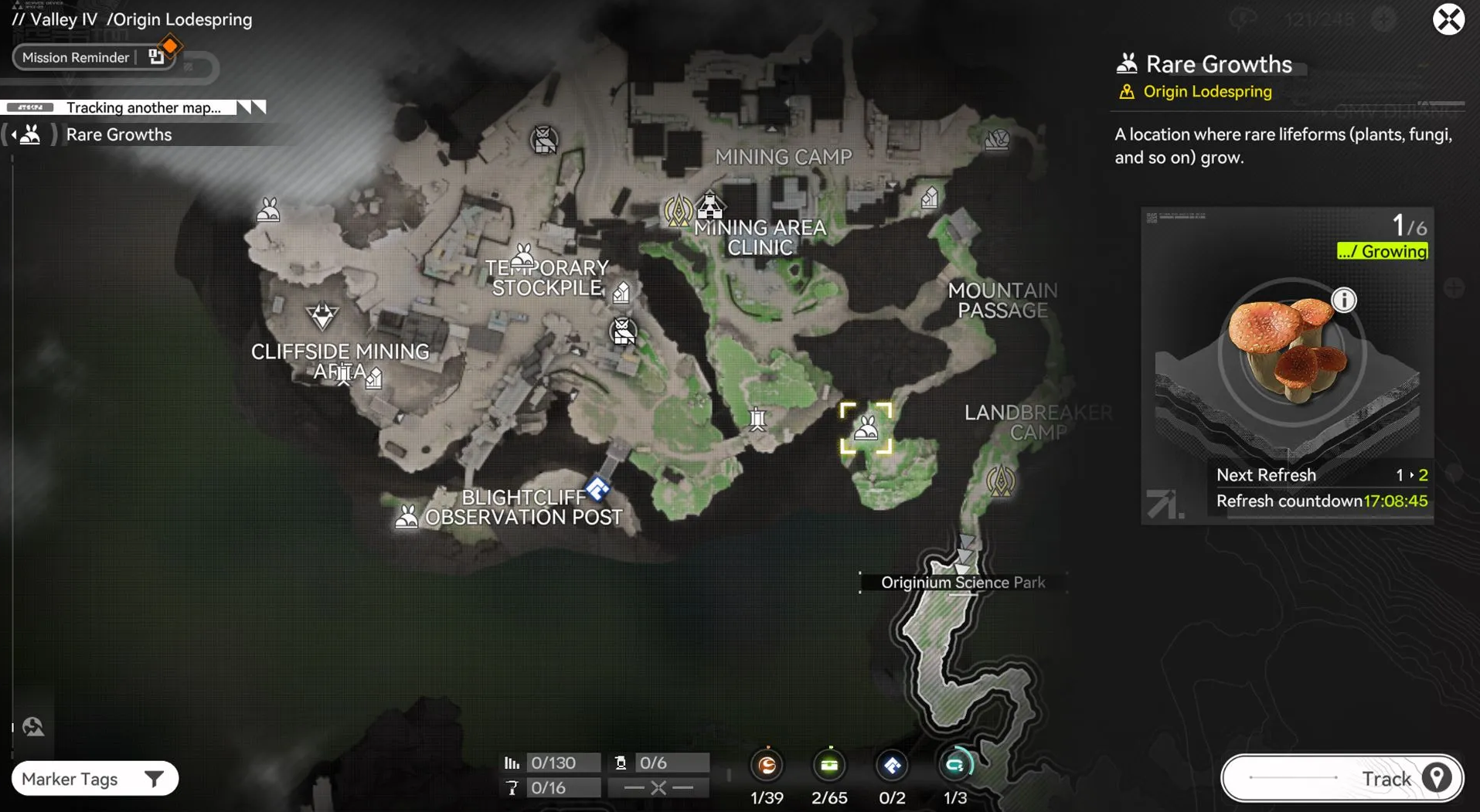Select the Landbreaker Camp golden marker
The image size is (1480, 812).
(x=1001, y=481)
